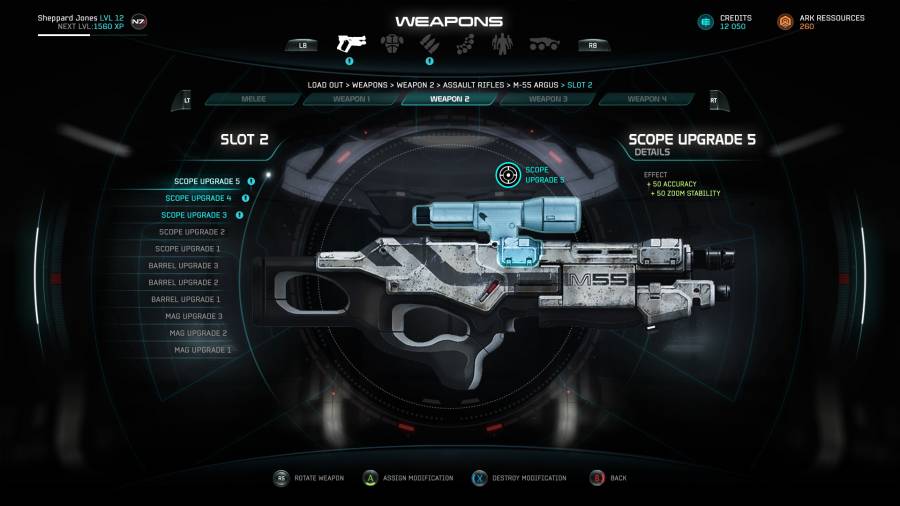Select Mag Upgrade 3

pos(194,316)
